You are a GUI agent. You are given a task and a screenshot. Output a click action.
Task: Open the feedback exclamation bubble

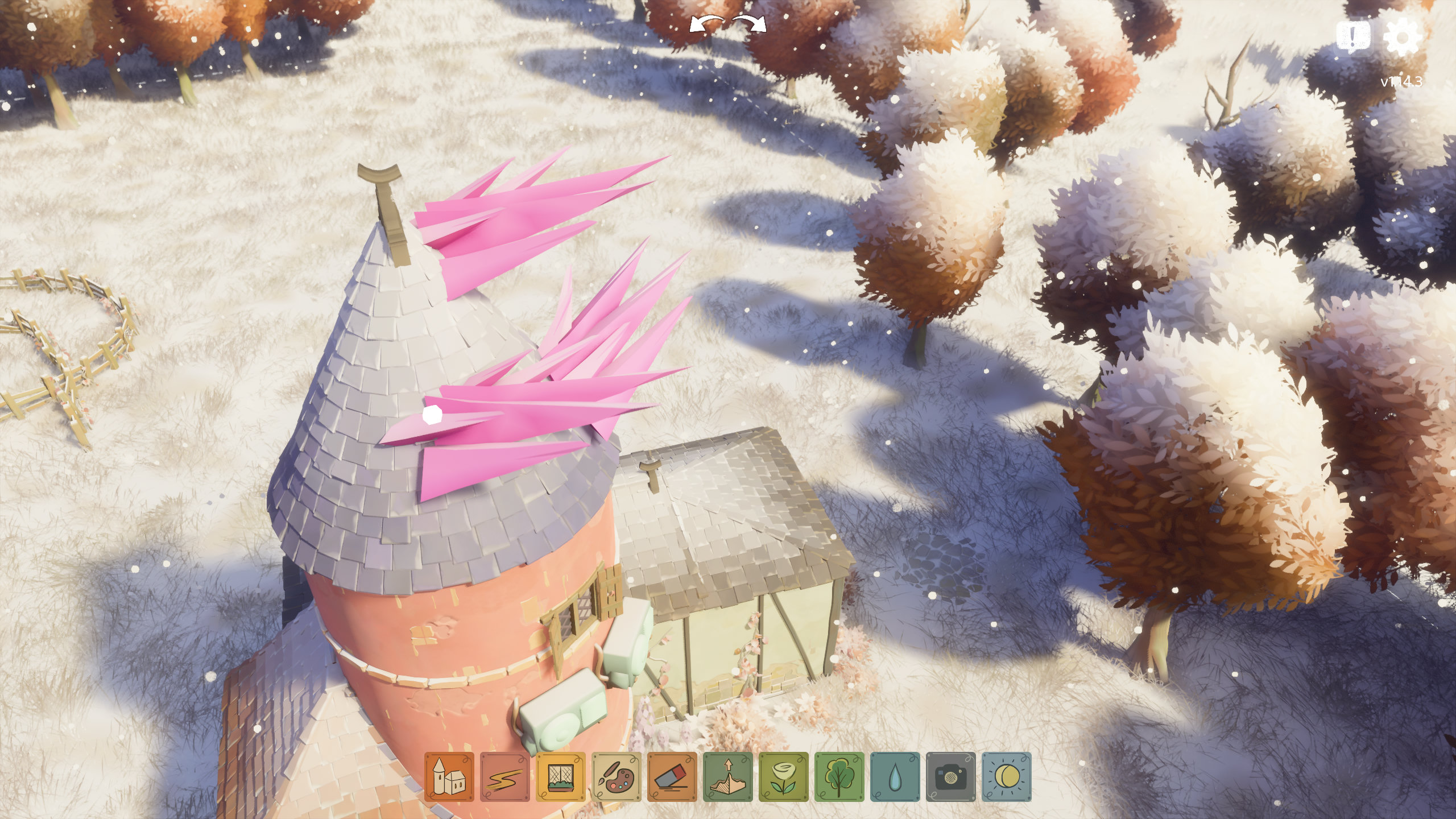point(1353,37)
